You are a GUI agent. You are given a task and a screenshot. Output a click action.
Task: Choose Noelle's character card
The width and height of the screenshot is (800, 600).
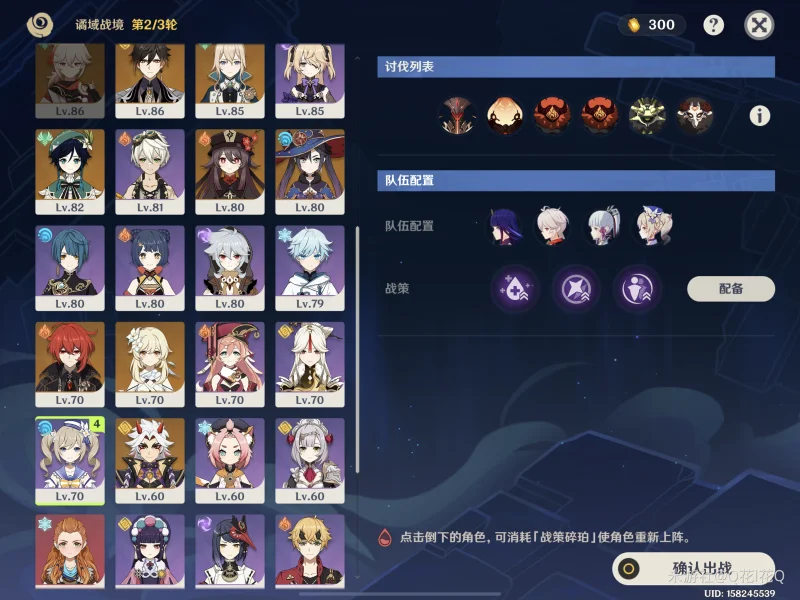314,460
